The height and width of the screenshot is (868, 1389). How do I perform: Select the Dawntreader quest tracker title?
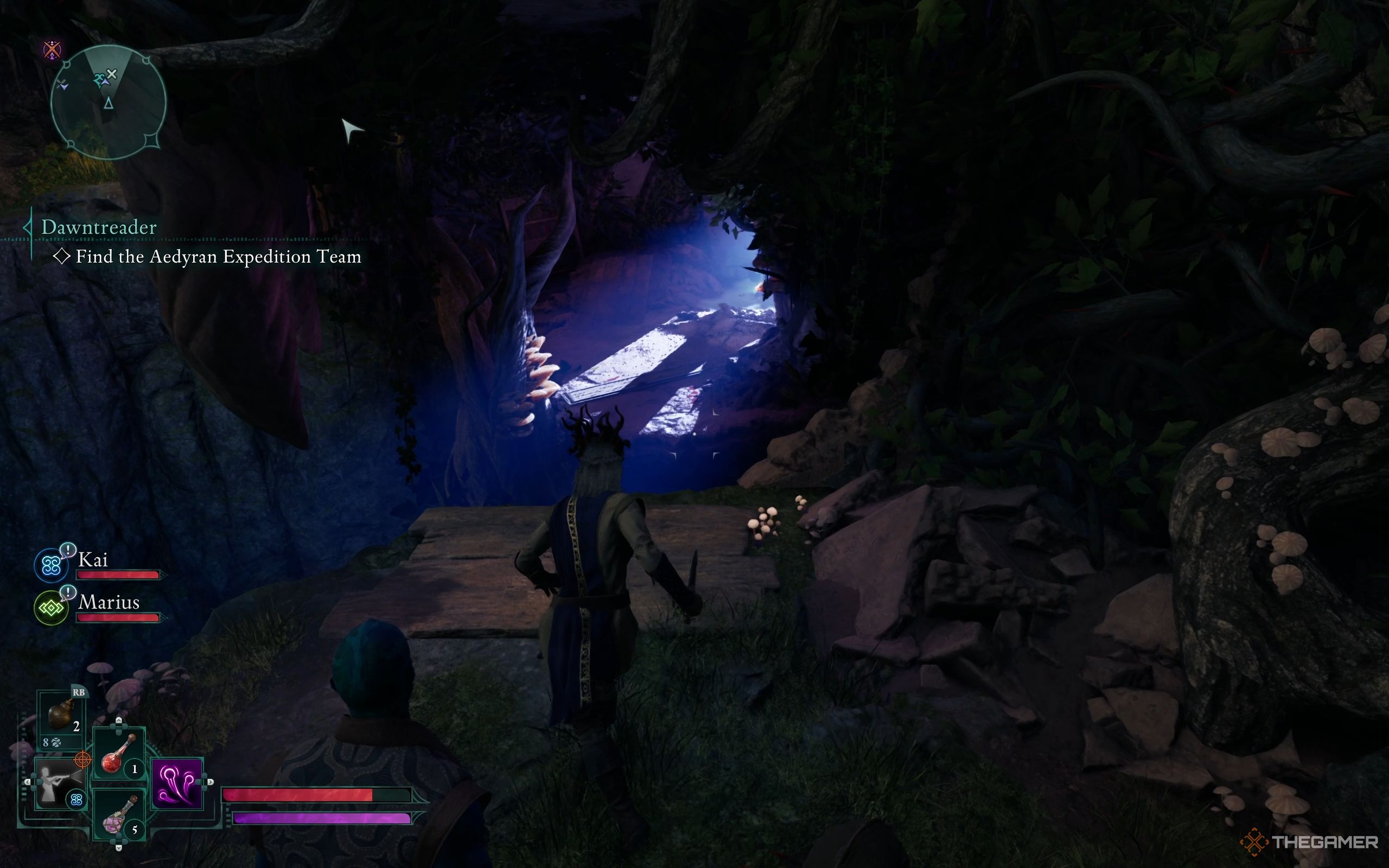click(x=99, y=227)
